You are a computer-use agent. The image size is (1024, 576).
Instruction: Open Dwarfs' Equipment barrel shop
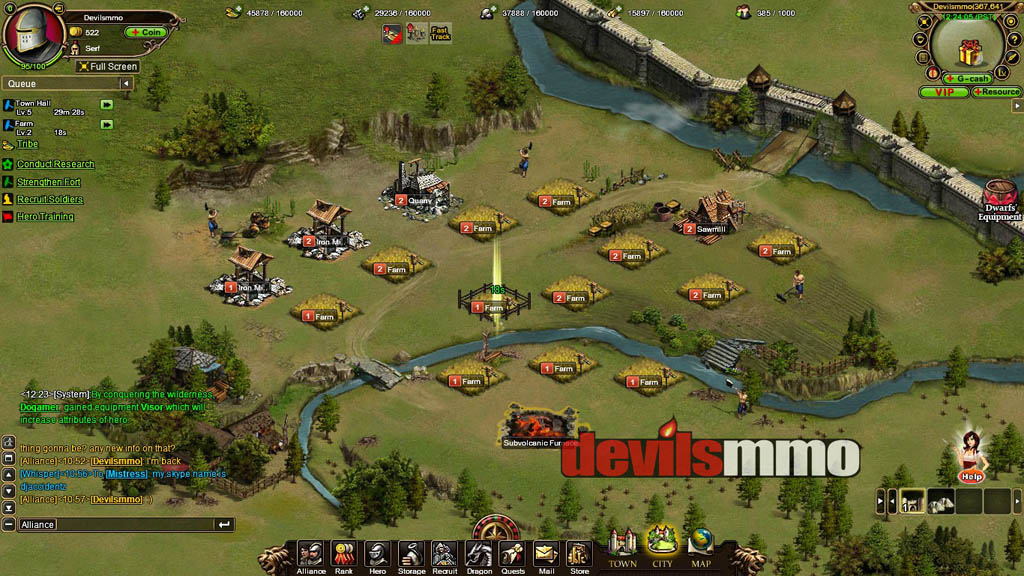coord(999,198)
